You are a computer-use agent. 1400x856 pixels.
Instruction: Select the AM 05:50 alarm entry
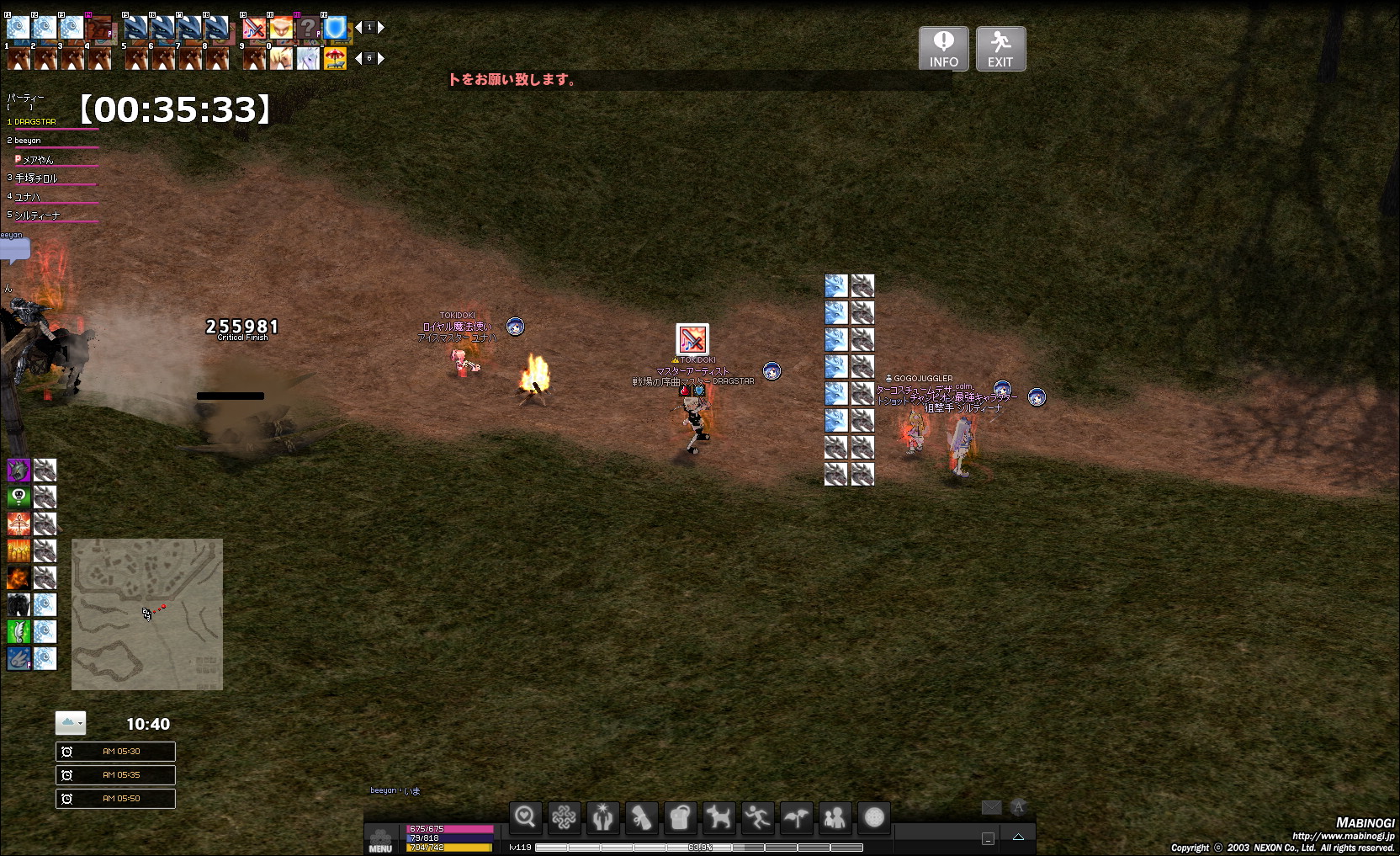(x=115, y=799)
